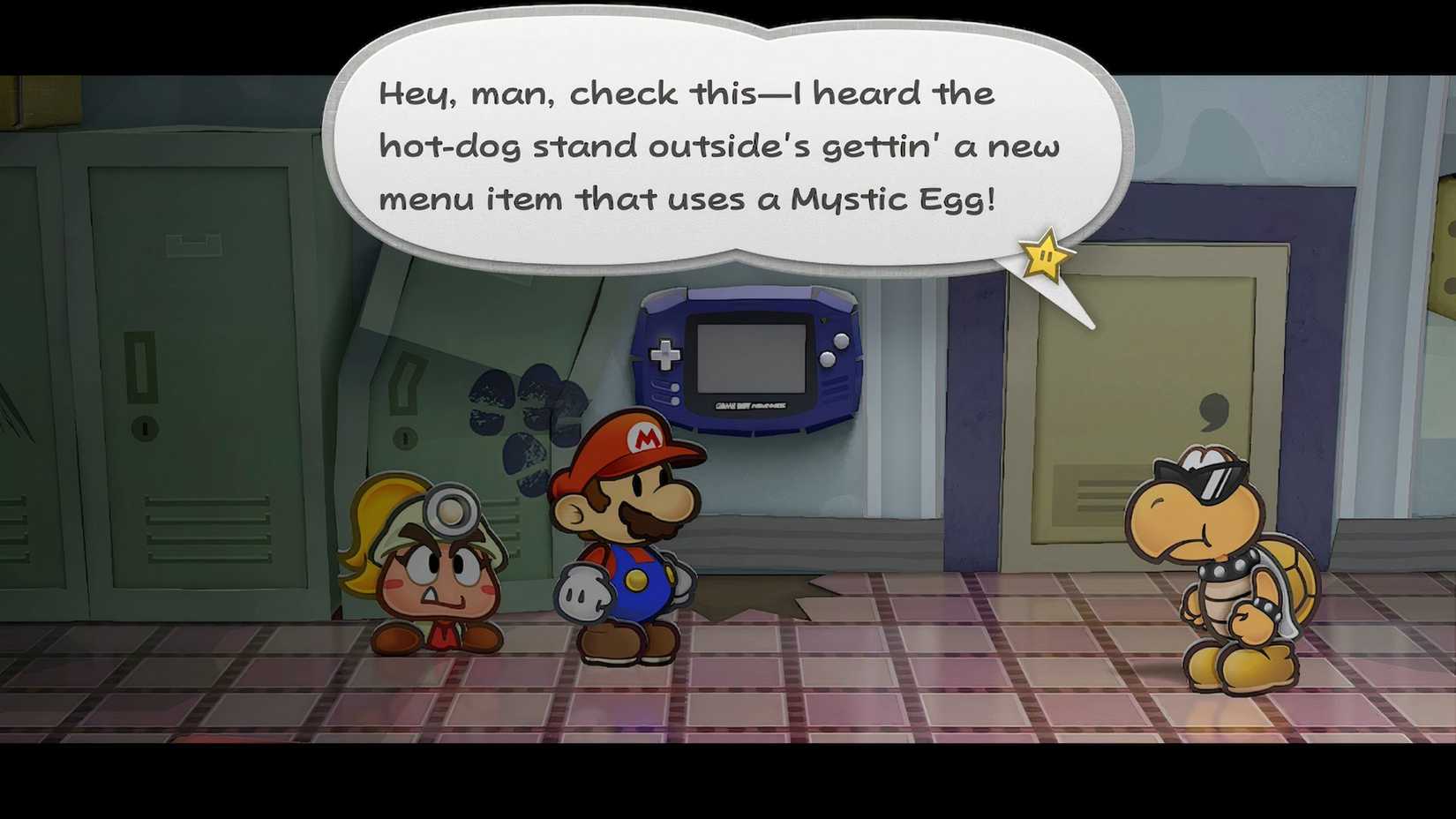Click the Game Boy Advance on the wall
The image size is (1456, 819).
[746, 362]
